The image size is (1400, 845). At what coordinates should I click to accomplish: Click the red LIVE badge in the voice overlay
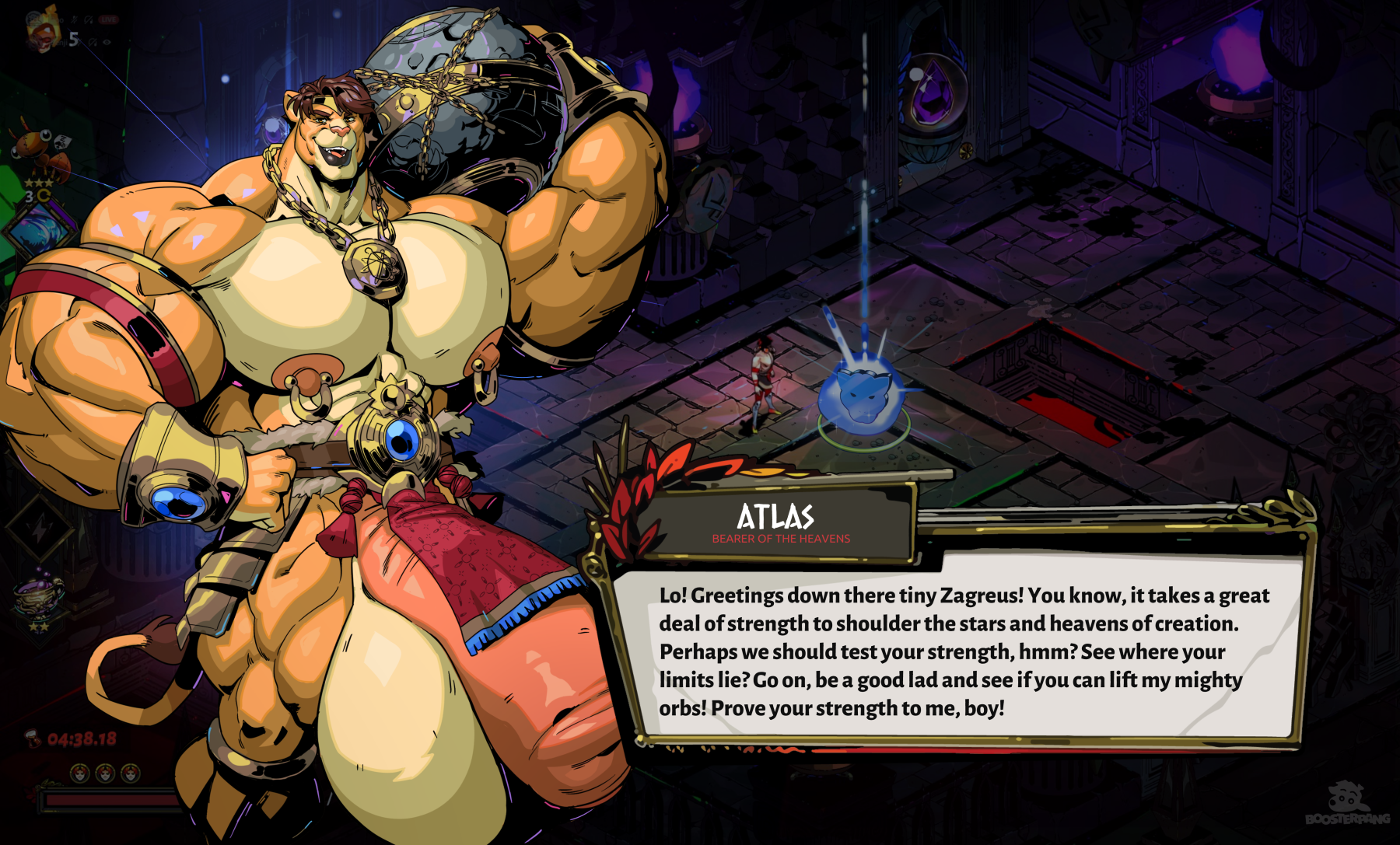tap(108, 19)
